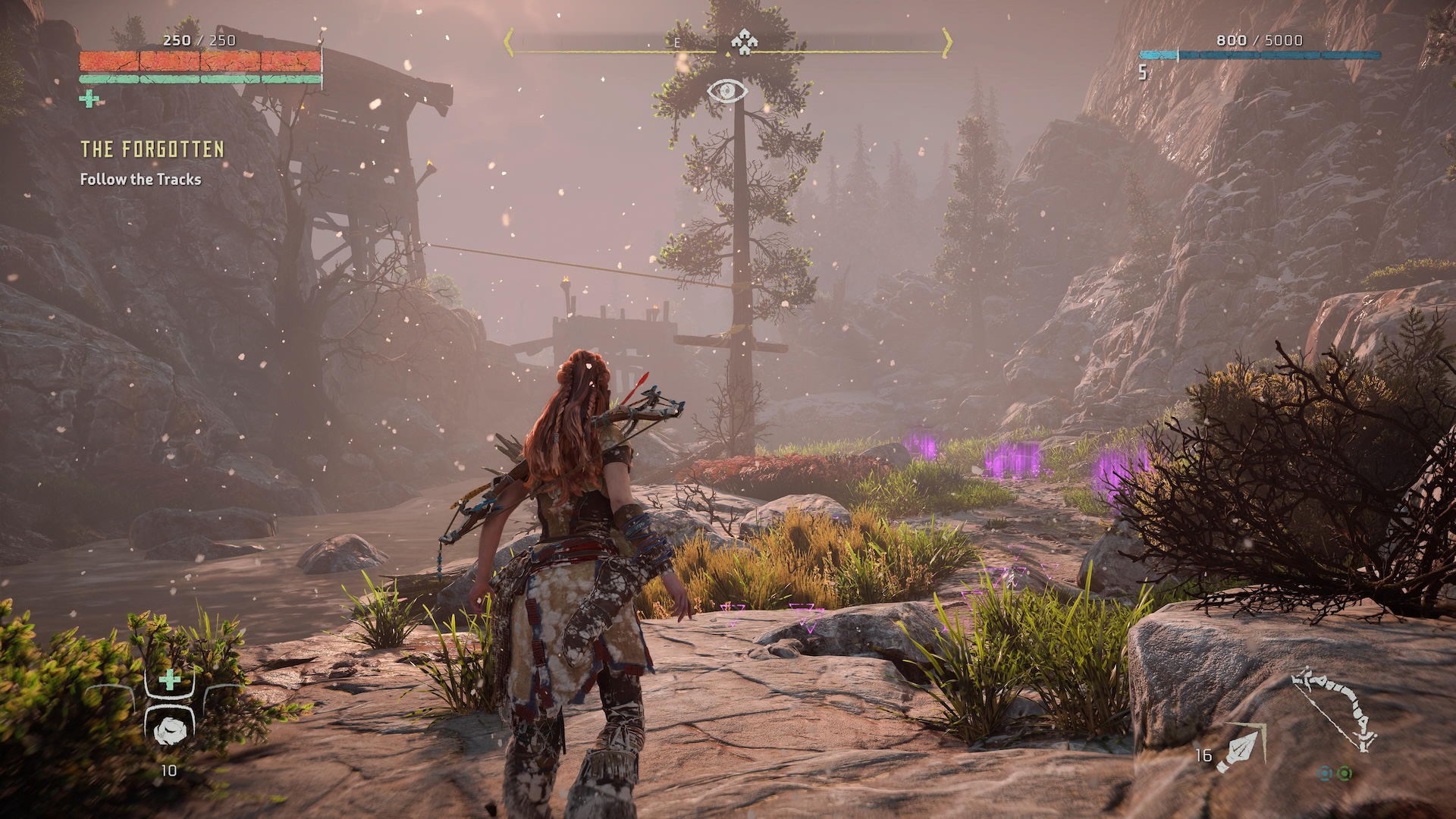Select The Forgotten quest tracker
Image resolution: width=1456 pixels, height=819 pixels.
[x=152, y=149]
